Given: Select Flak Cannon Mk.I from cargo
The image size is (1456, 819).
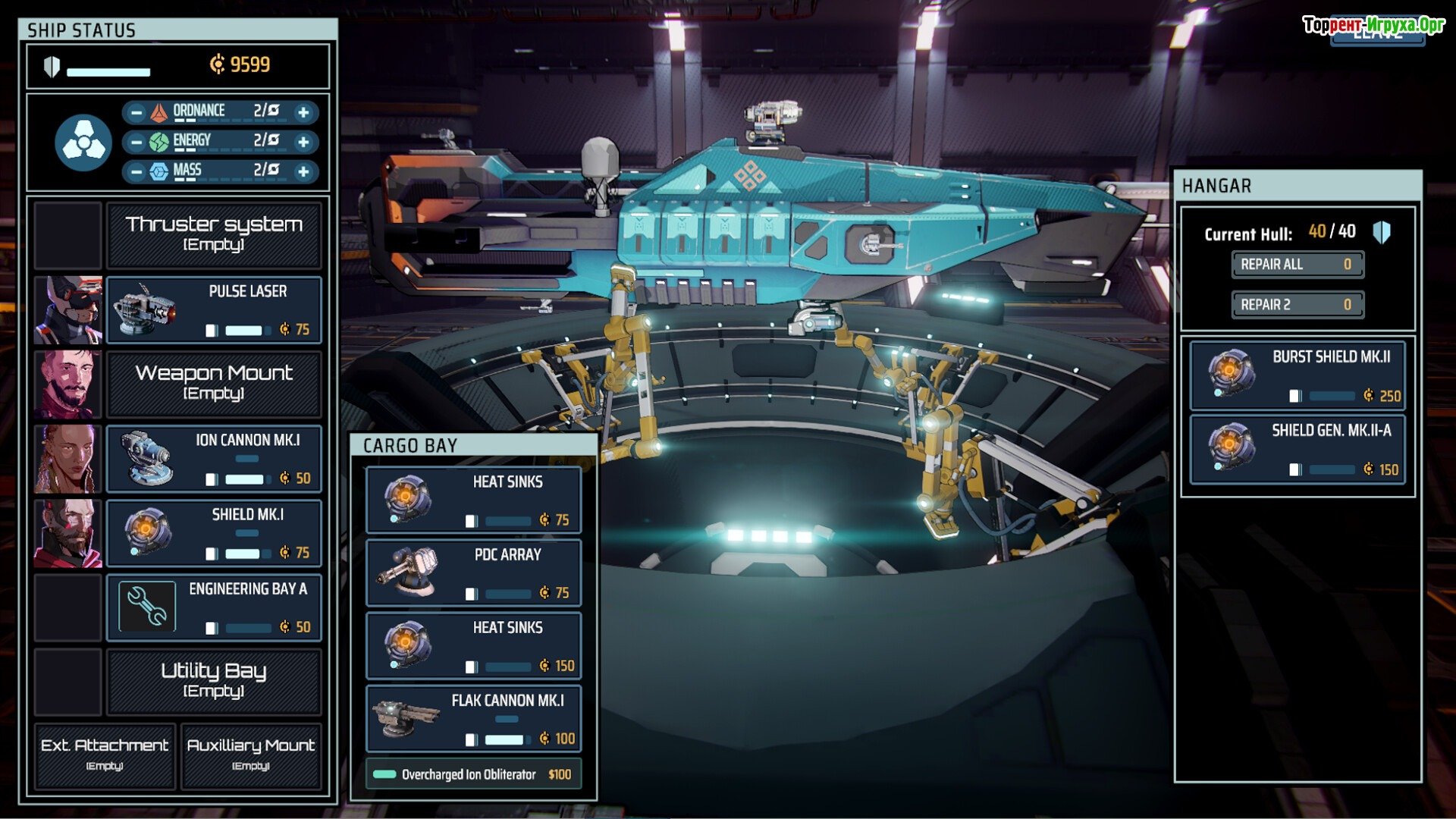Looking at the screenshot, I should 473,718.
